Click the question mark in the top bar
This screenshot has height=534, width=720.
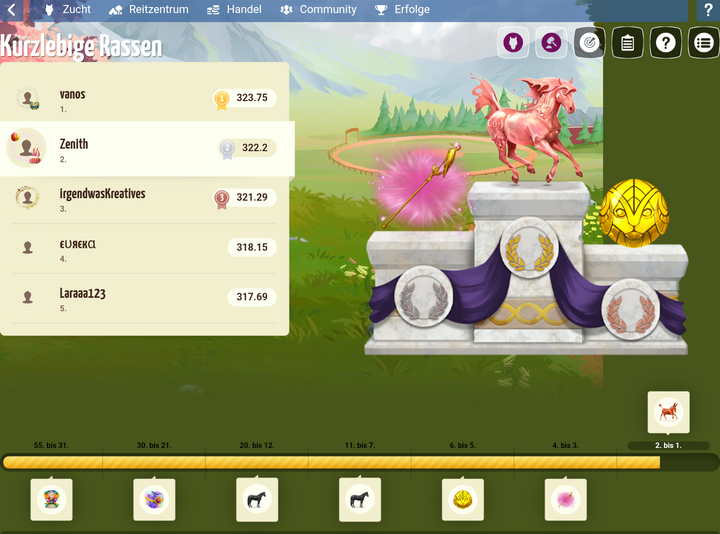(x=709, y=10)
